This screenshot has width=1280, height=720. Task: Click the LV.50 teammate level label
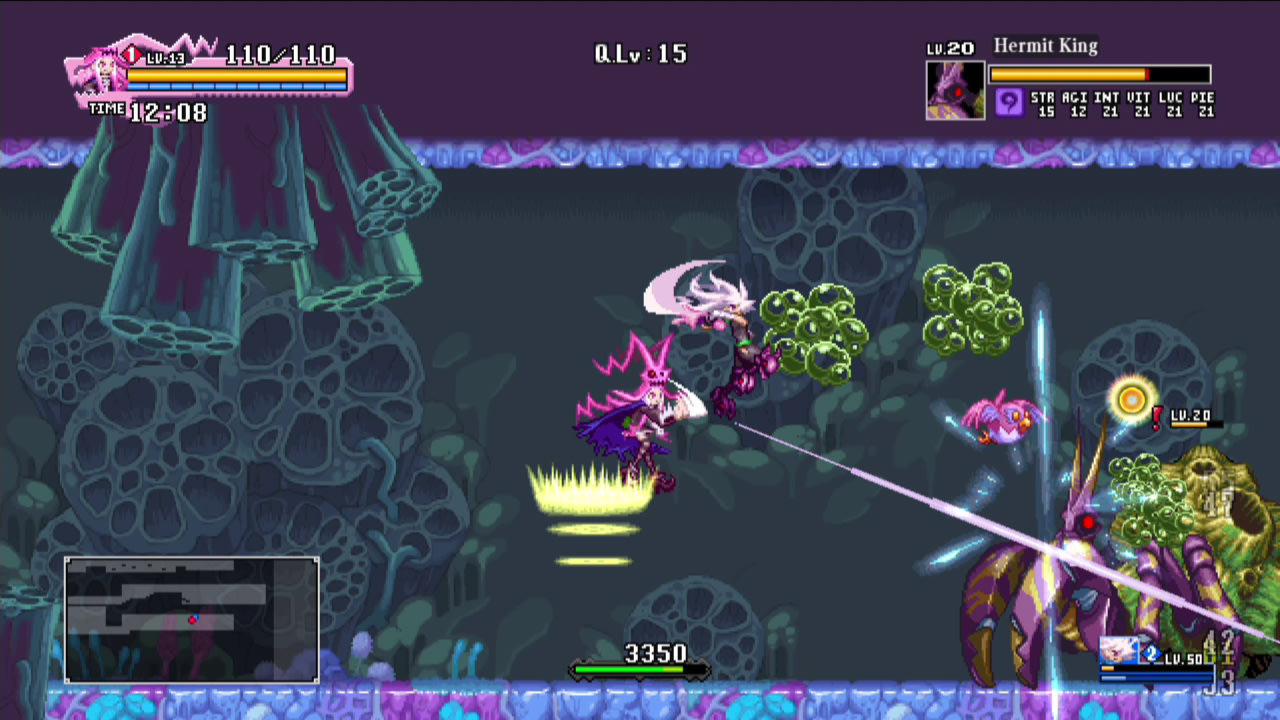[x=1183, y=659]
